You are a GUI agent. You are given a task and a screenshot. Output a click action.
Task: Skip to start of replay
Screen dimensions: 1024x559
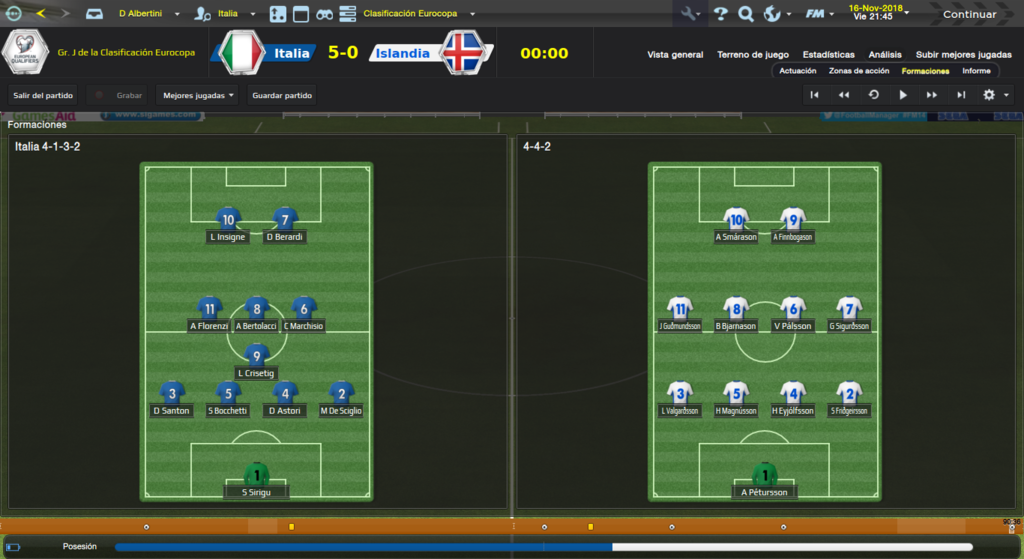click(x=815, y=95)
